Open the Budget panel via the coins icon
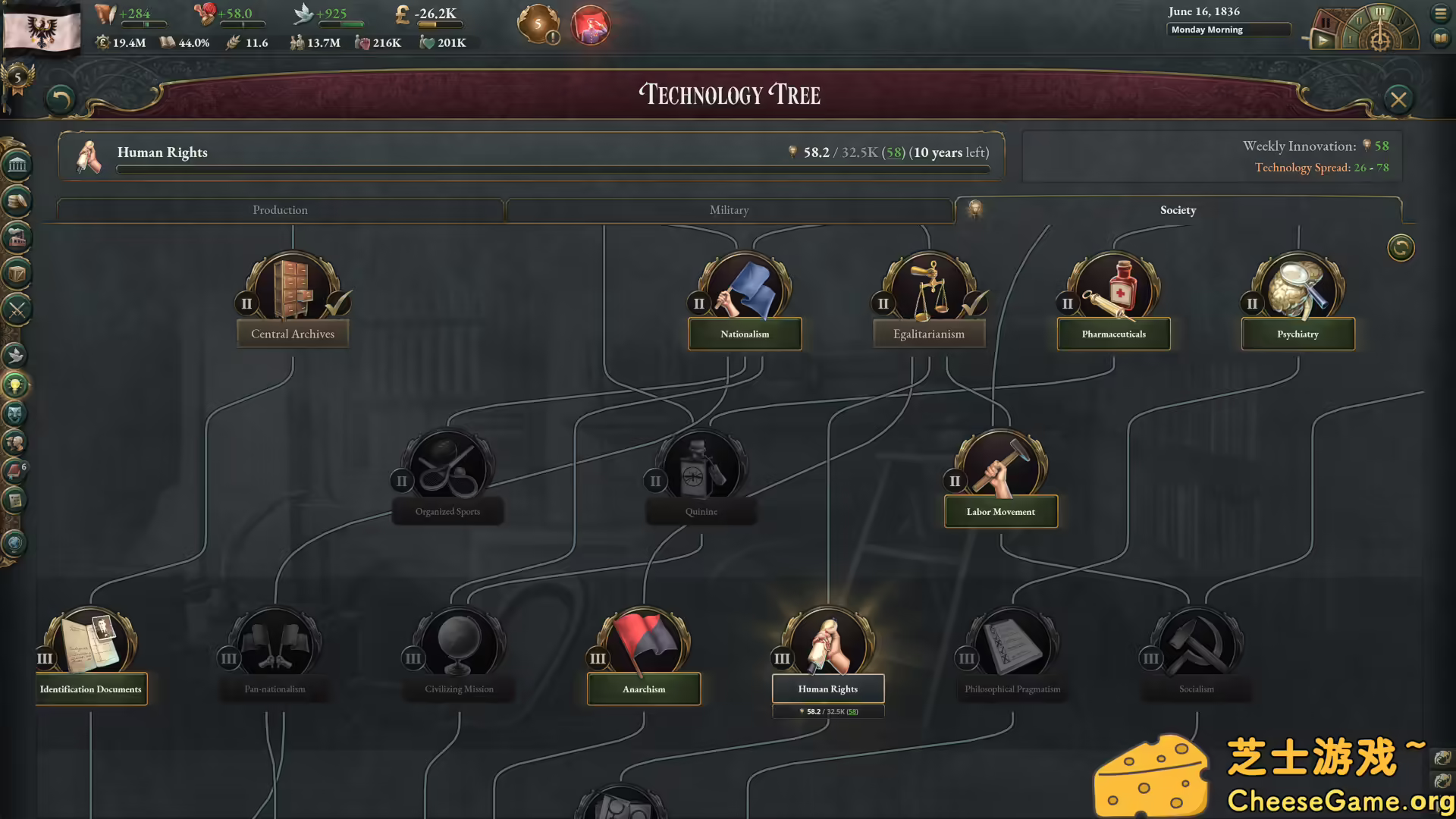 tap(17, 200)
